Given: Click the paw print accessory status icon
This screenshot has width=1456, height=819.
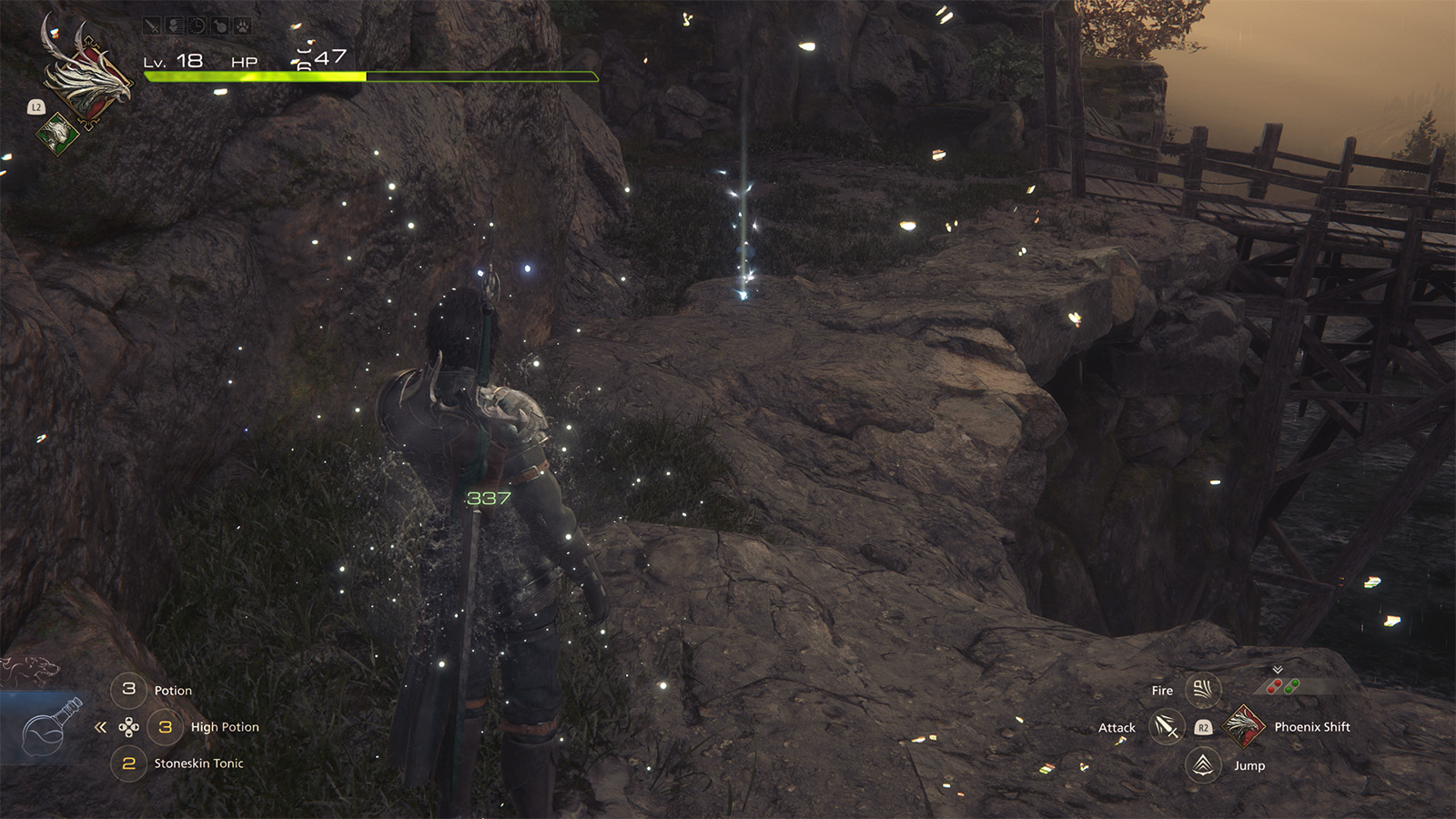Looking at the screenshot, I should point(243,26).
